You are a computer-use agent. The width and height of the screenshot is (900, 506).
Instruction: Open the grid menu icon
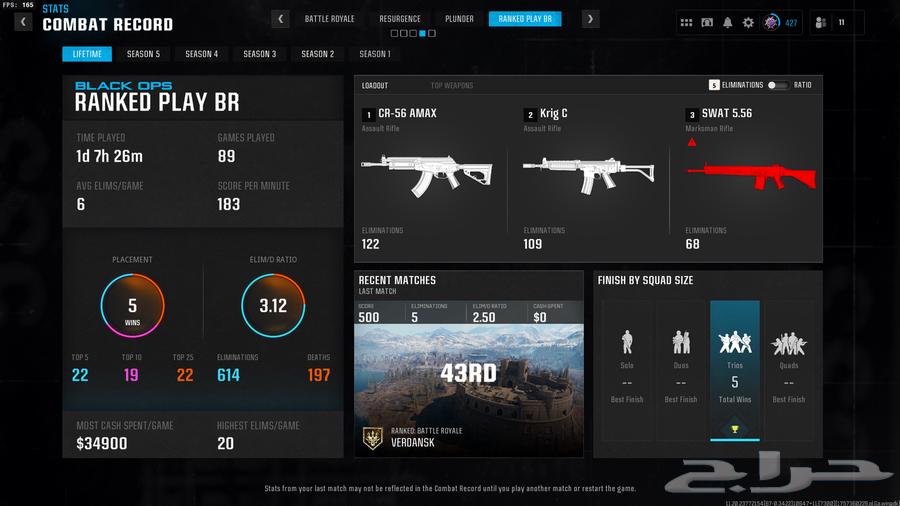686,22
